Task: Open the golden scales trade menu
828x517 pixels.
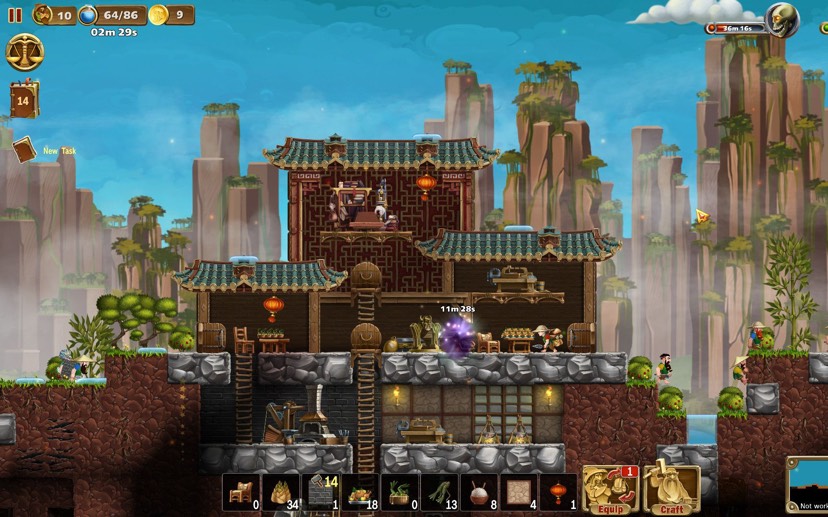Action: coord(24,52)
